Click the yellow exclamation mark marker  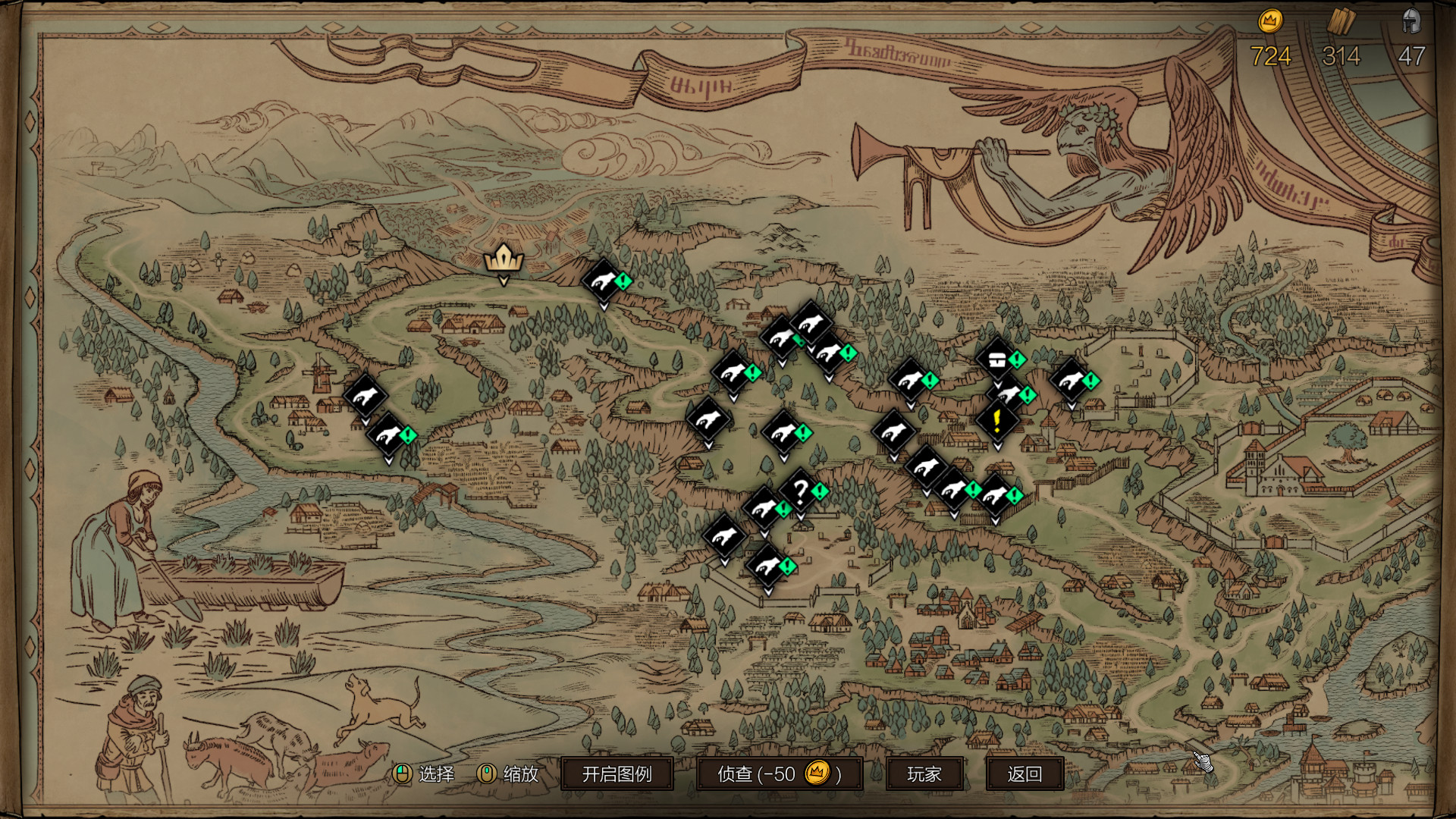click(x=997, y=419)
